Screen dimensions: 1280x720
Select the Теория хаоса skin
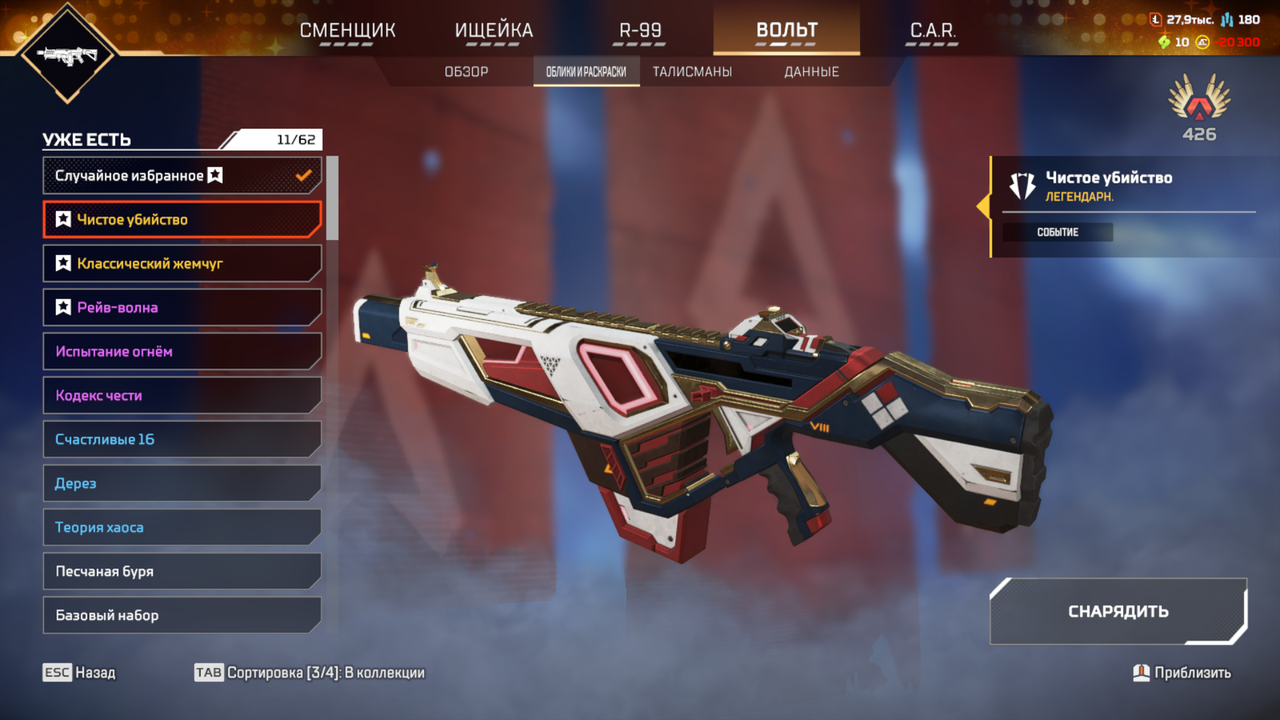182,528
